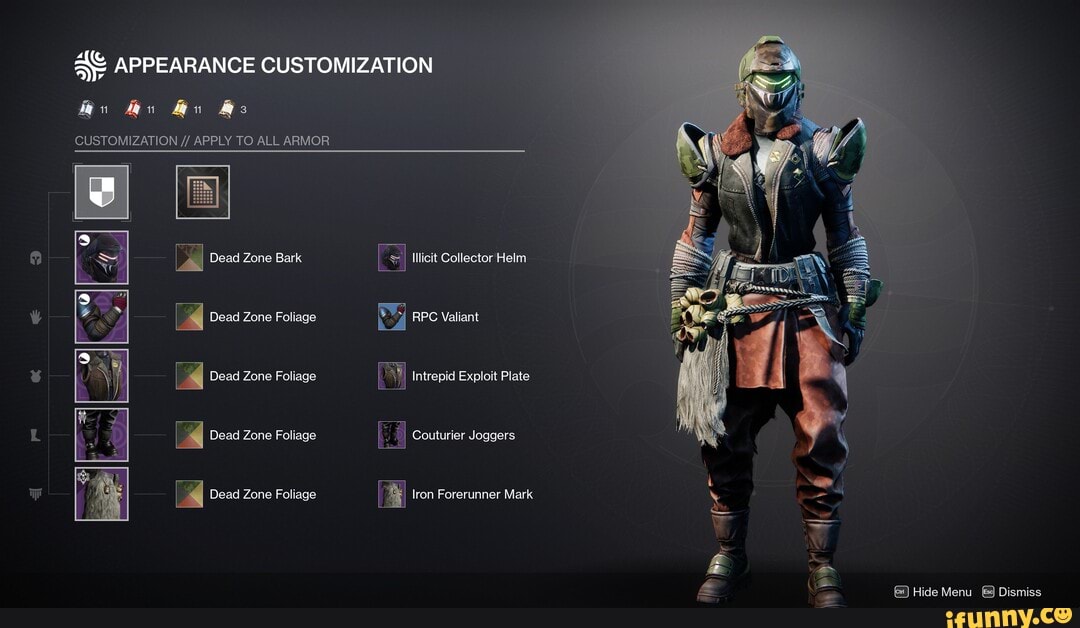The height and width of the screenshot is (628, 1080).
Task: Click the white shield apply-to-all icon
Action: tap(102, 192)
